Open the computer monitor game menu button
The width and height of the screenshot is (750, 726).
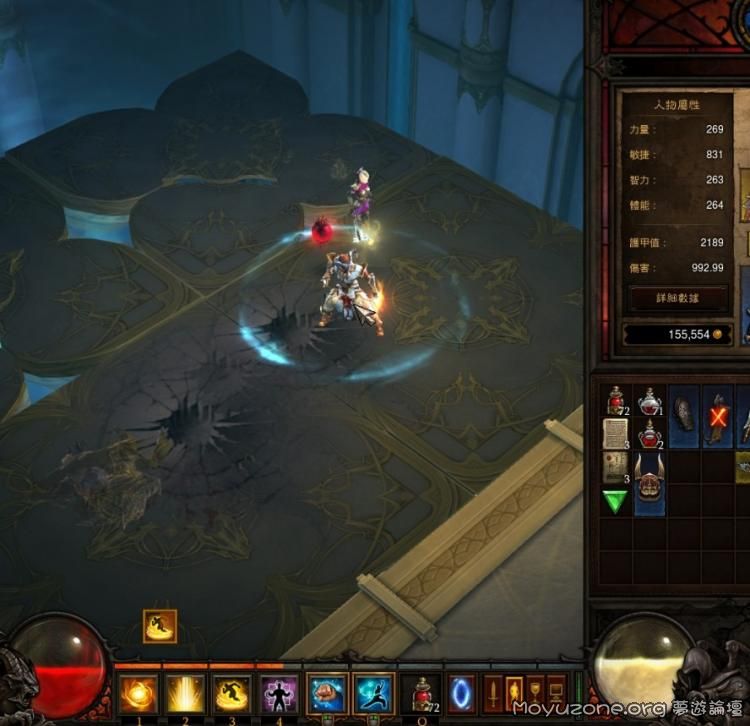point(557,692)
